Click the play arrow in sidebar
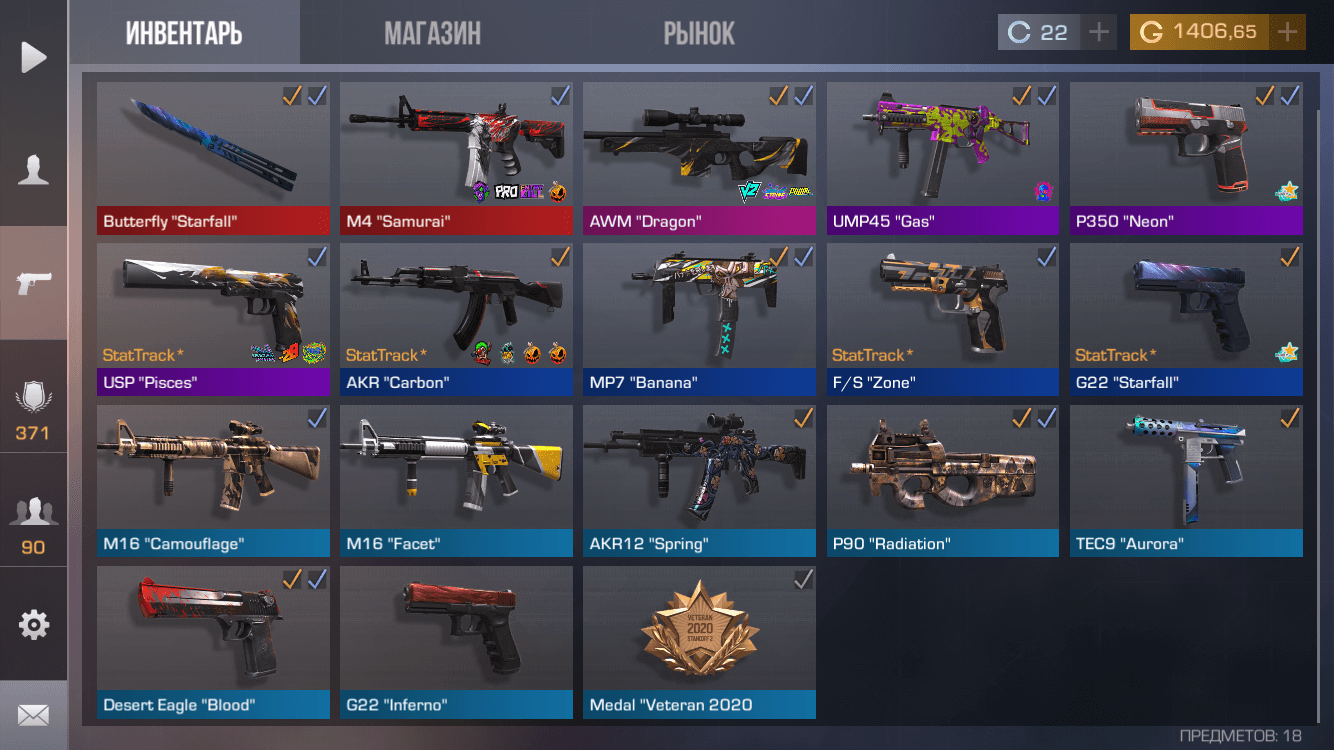 [x=34, y=57]
